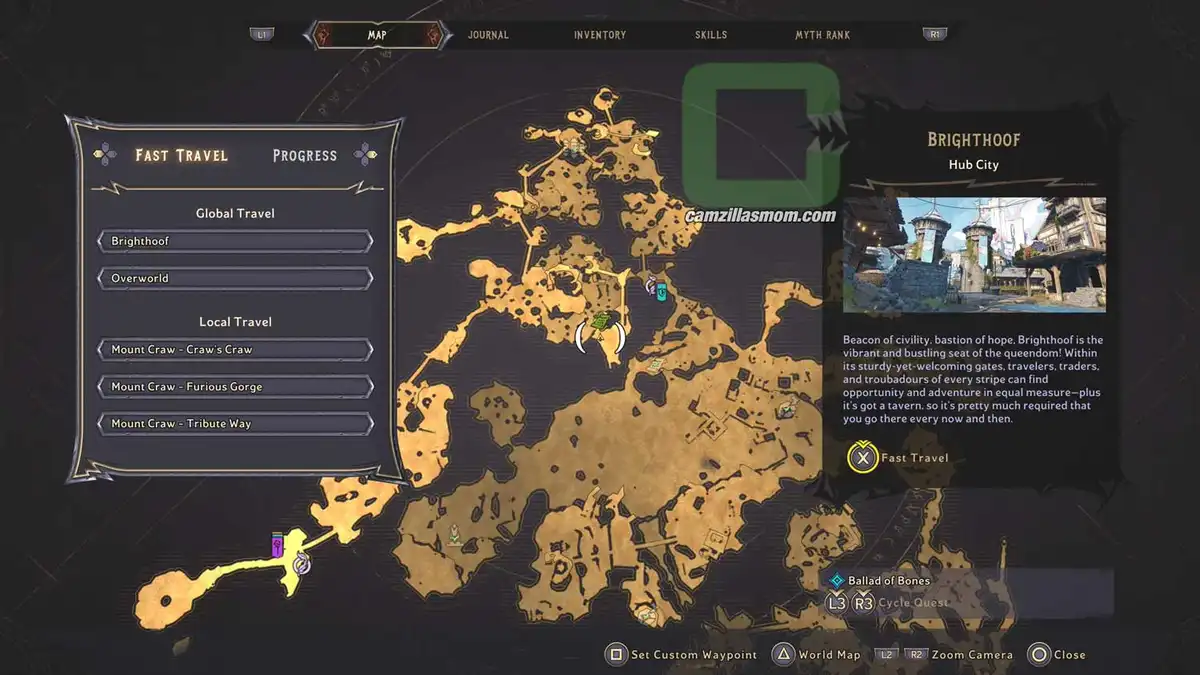This screenshot has height=675, width=1200.
Task: Show the Myth Rank tab
Action: point(822,35)
